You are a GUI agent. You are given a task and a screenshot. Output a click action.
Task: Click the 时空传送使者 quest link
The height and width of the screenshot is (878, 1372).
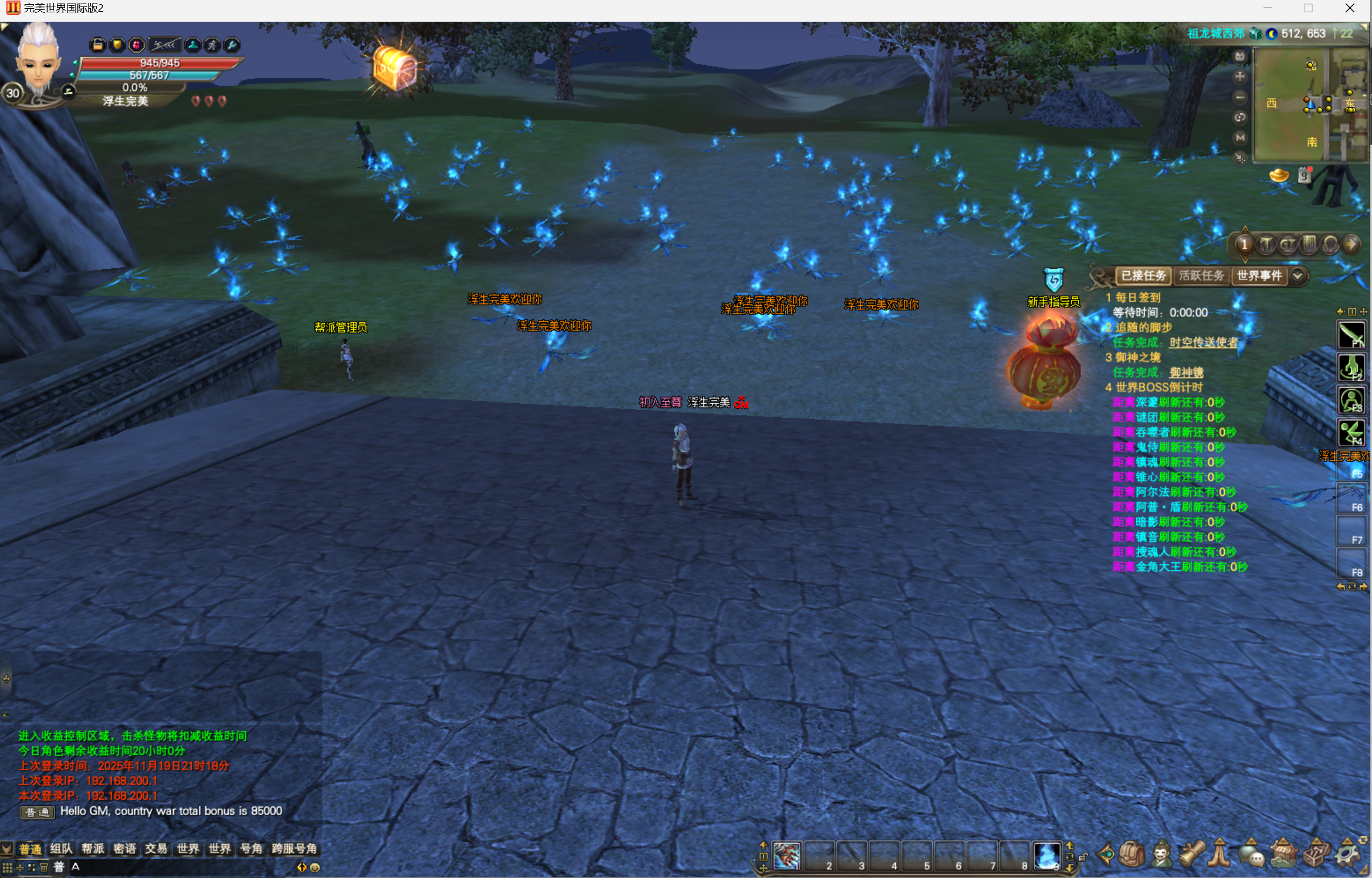click(1203, 342)
